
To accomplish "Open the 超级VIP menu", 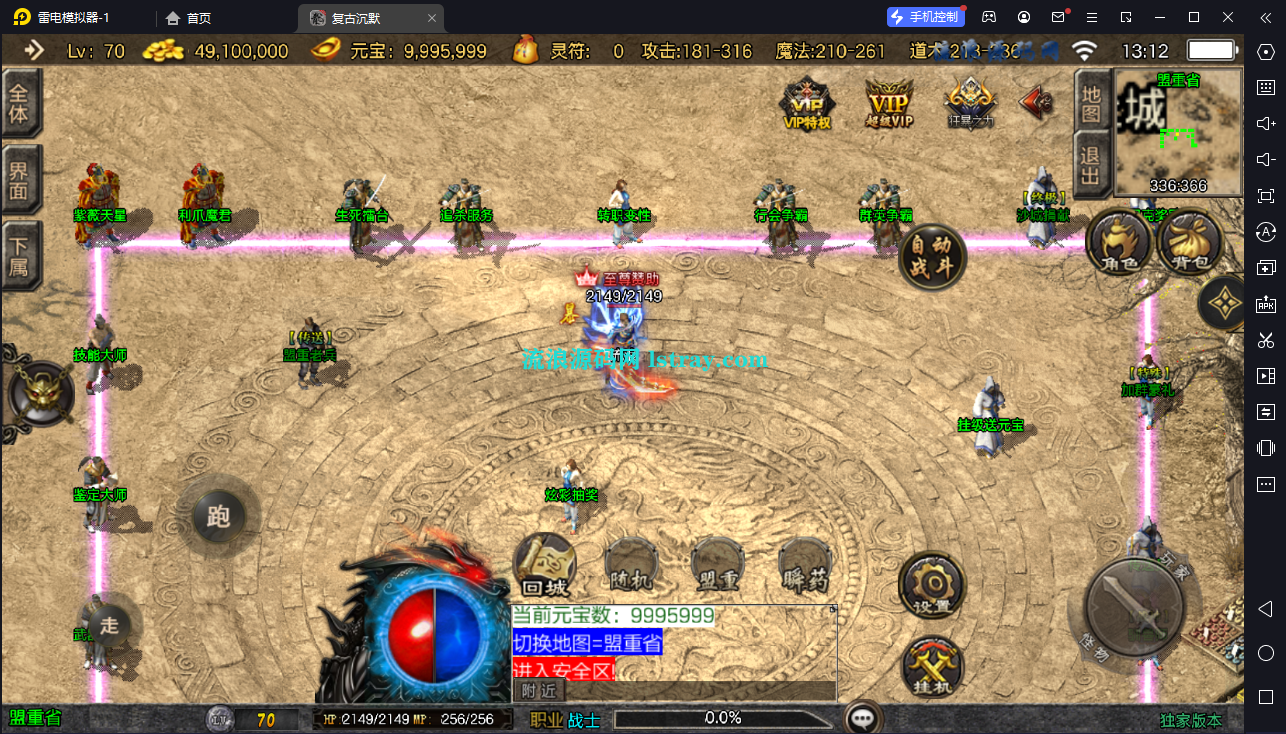I will pyautogui.click(x=889, y=103).
